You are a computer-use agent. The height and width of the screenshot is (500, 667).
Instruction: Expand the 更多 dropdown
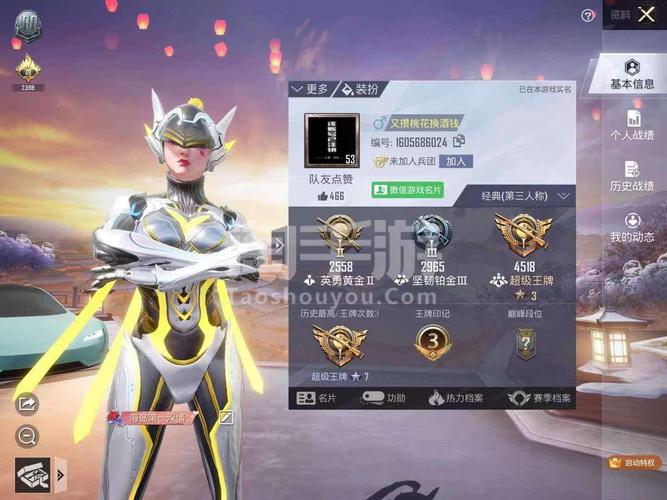310,89
